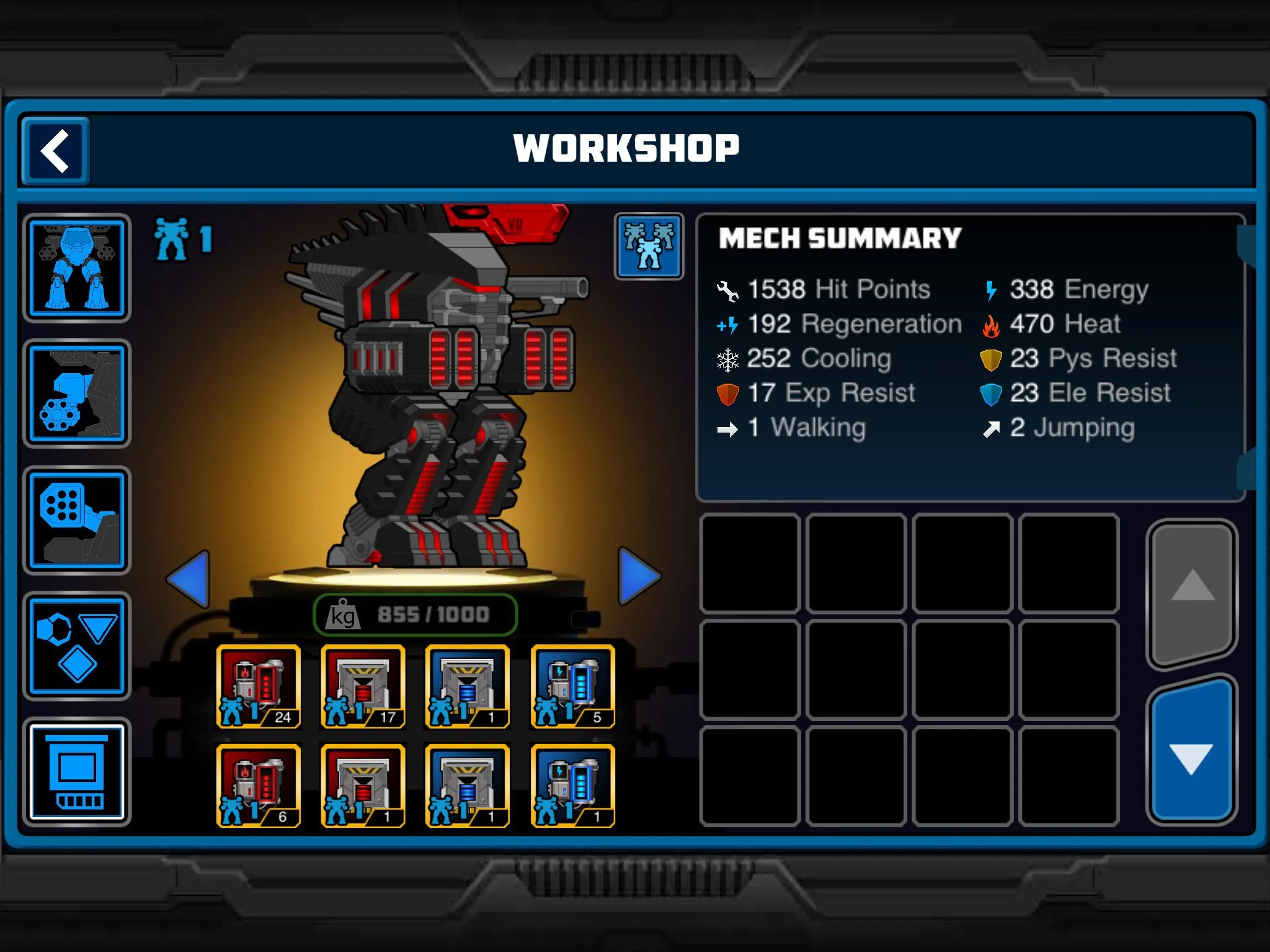Switch to the multi-barrel weapon tab

point(77,519)
